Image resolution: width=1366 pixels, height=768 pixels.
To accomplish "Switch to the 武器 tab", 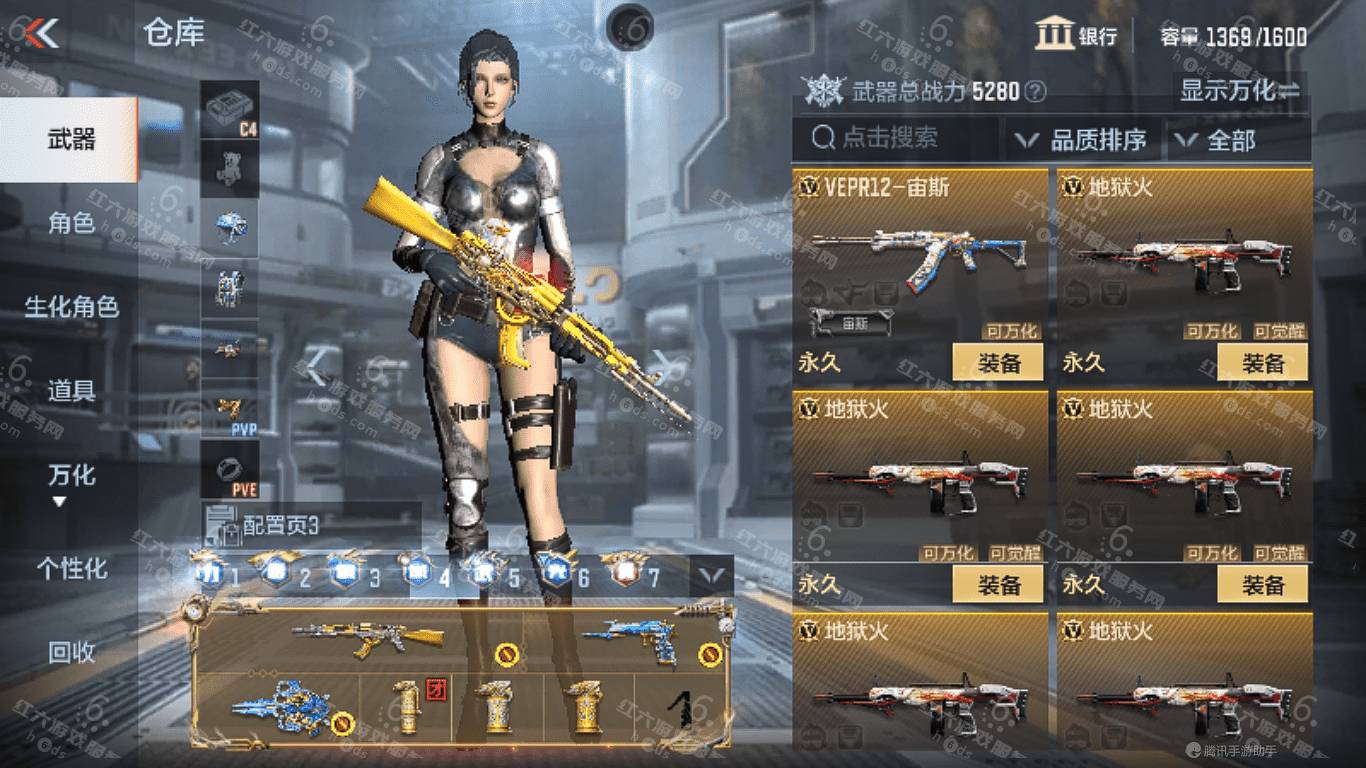I will coord(70,139).
